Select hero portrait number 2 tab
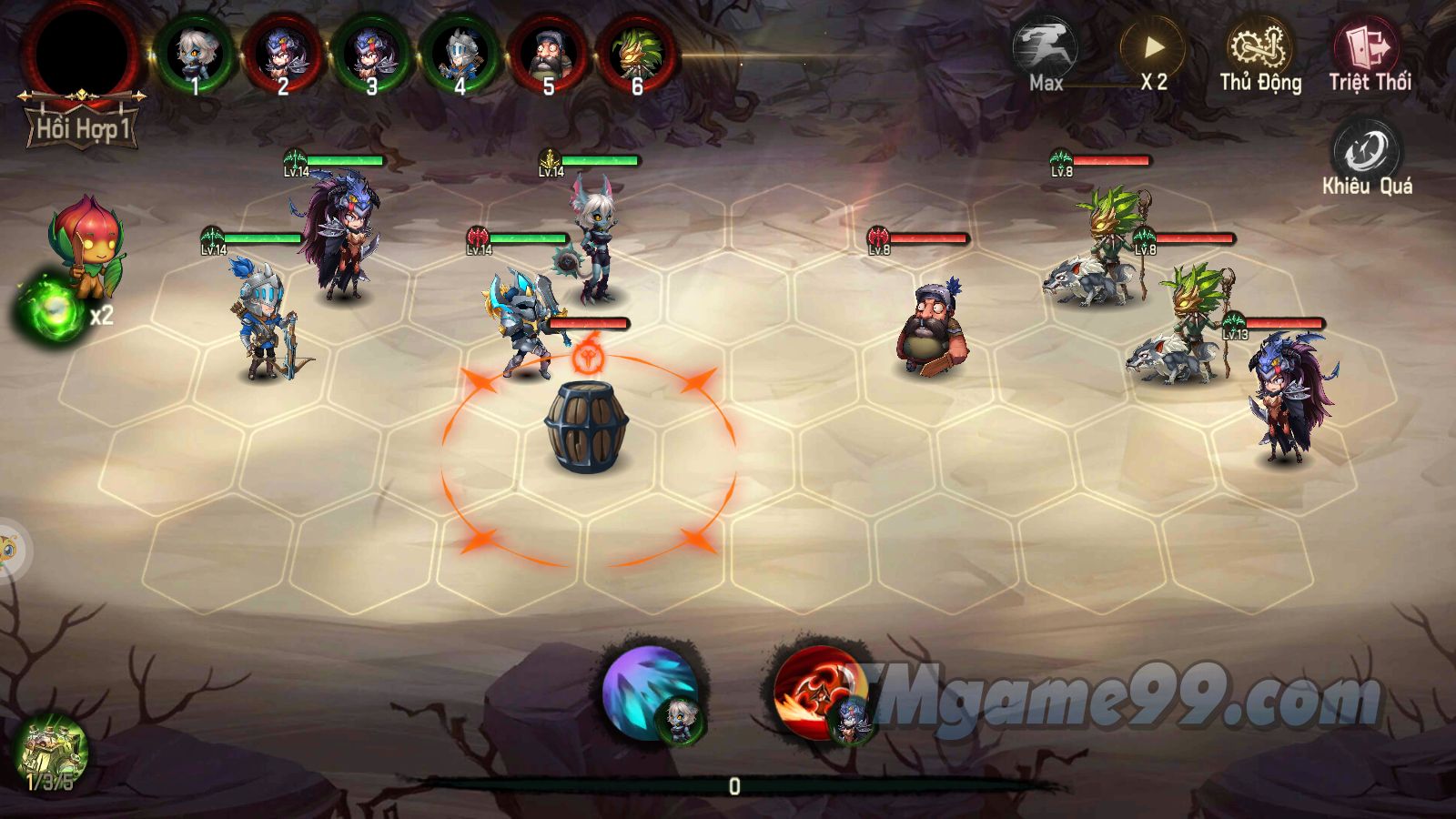The image size is (1456, 819). coord(284,55)
